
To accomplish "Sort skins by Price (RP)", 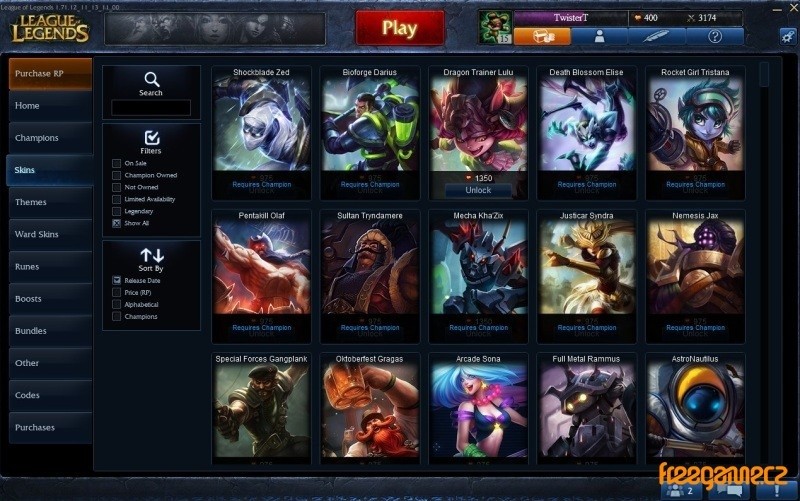I will [x=117, y=293].
